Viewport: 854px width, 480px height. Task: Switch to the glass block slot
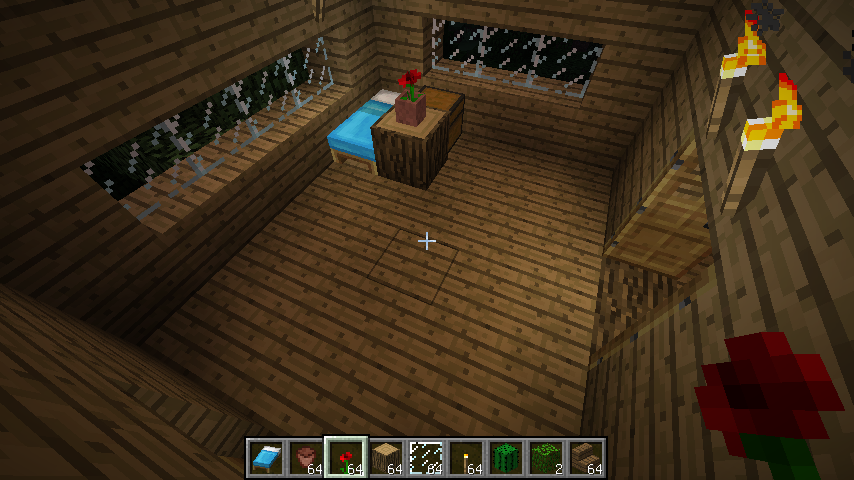[x=426, y=458]
